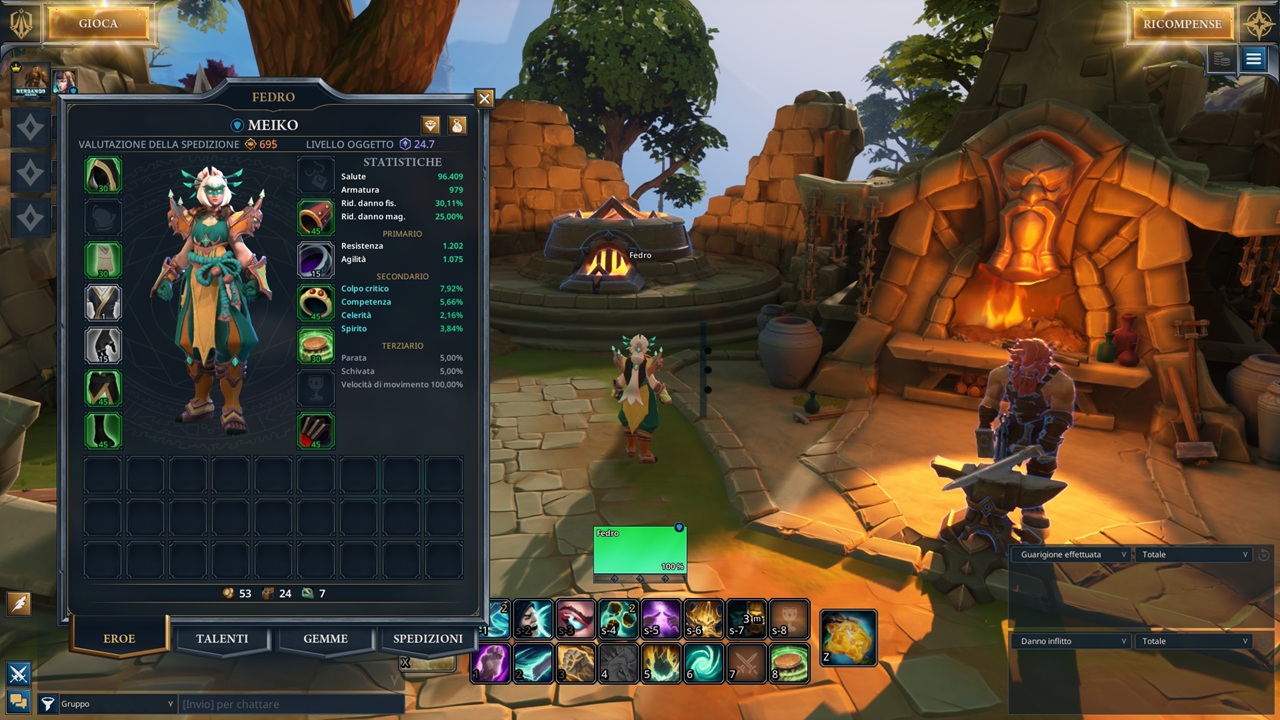1280x720 pixels.
Task: Activate the golden Z ability
Action: click(848, 638)
